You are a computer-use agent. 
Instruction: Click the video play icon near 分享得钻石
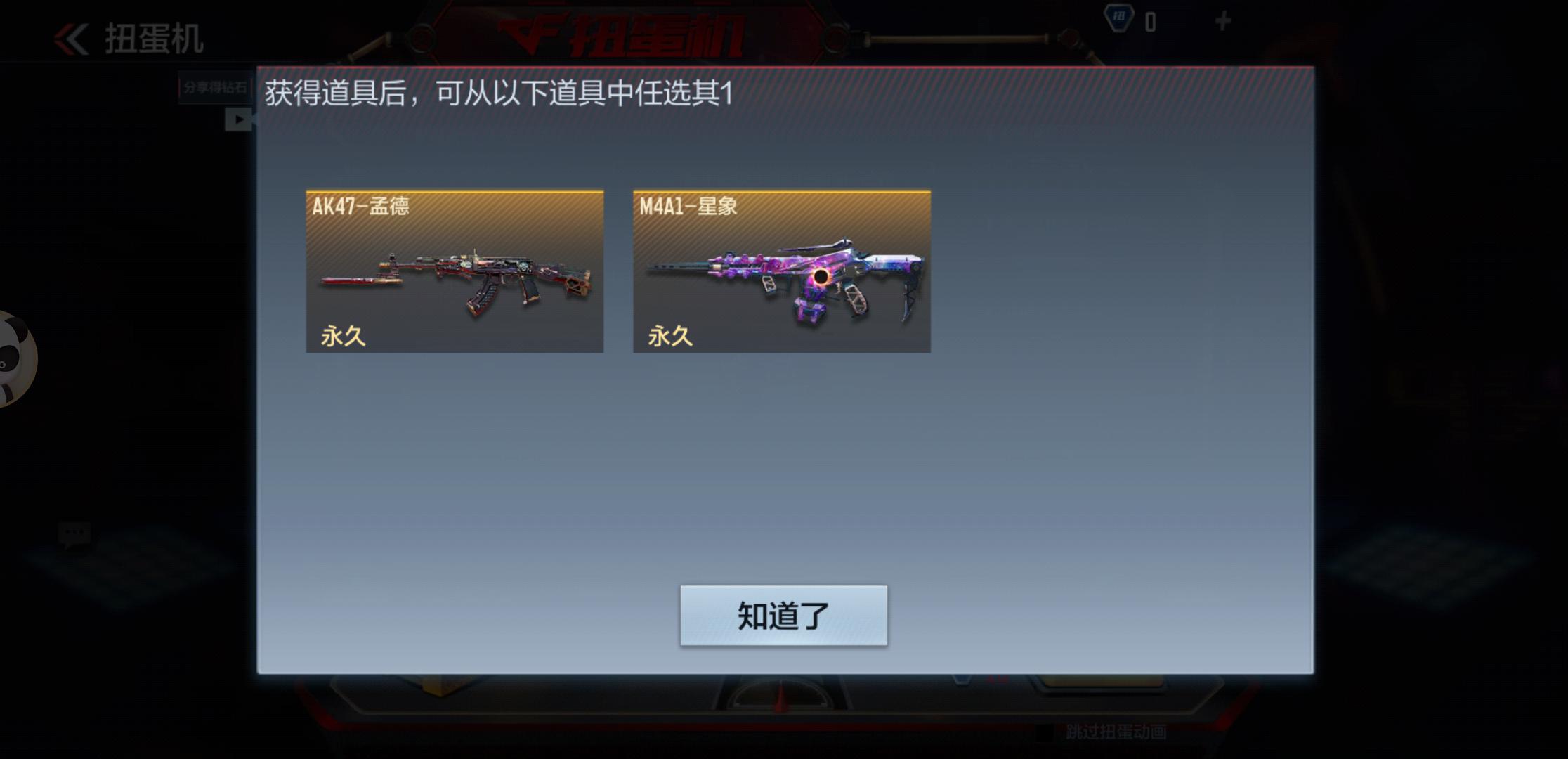tap(240, 119)
